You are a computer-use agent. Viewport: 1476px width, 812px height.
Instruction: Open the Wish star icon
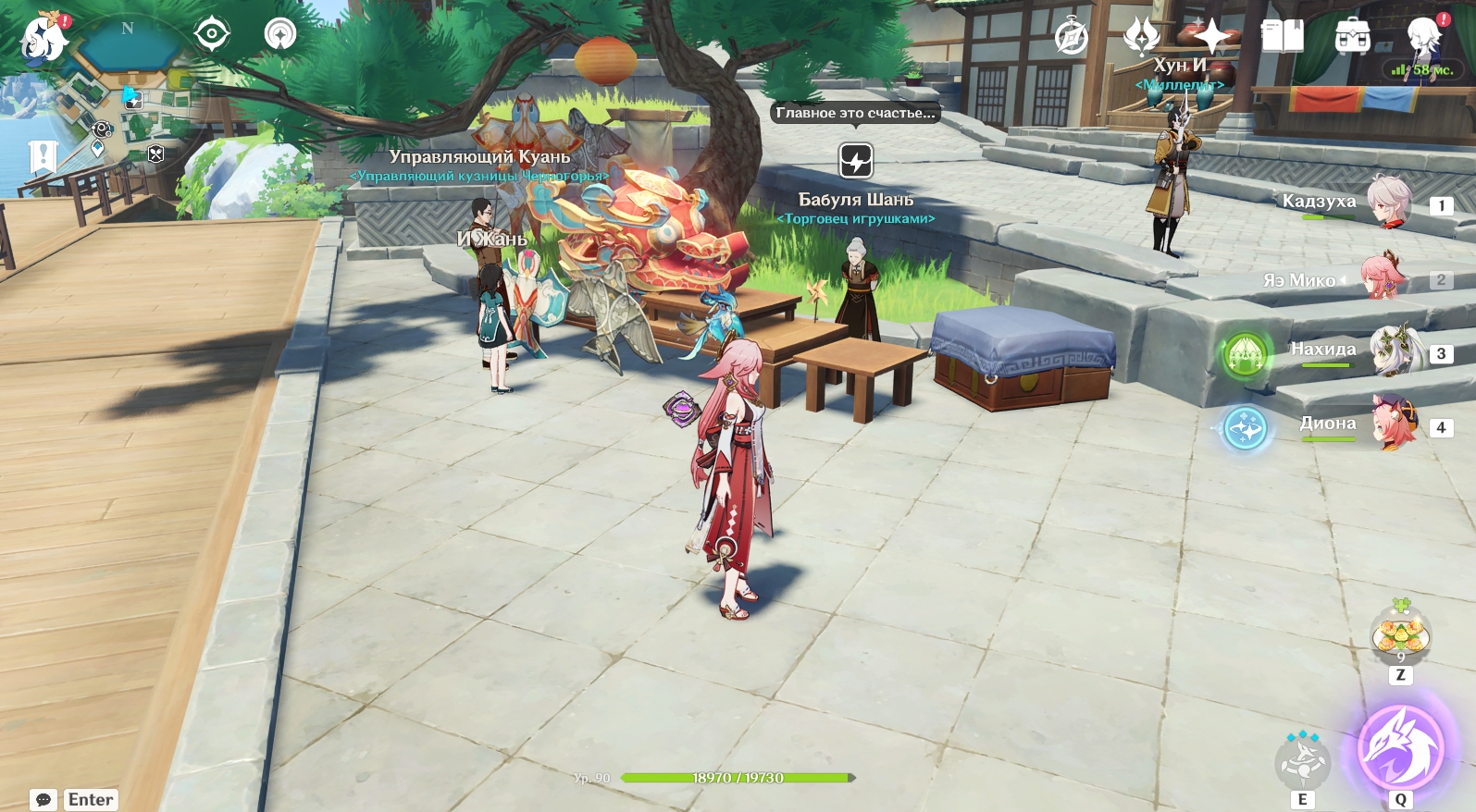(x=1210, y=37)
